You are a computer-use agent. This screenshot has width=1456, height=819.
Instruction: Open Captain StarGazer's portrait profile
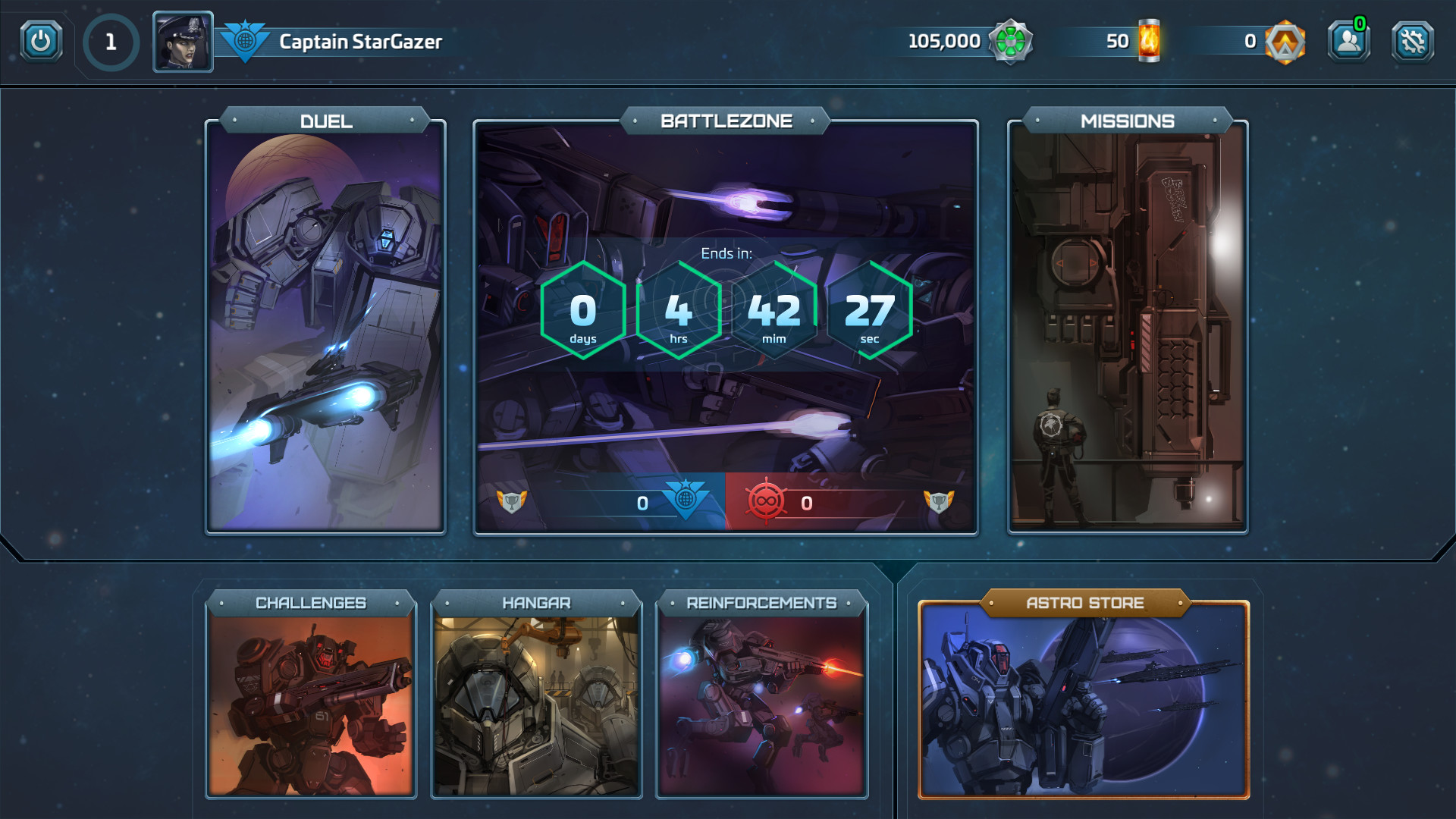[x=183, y=42]
